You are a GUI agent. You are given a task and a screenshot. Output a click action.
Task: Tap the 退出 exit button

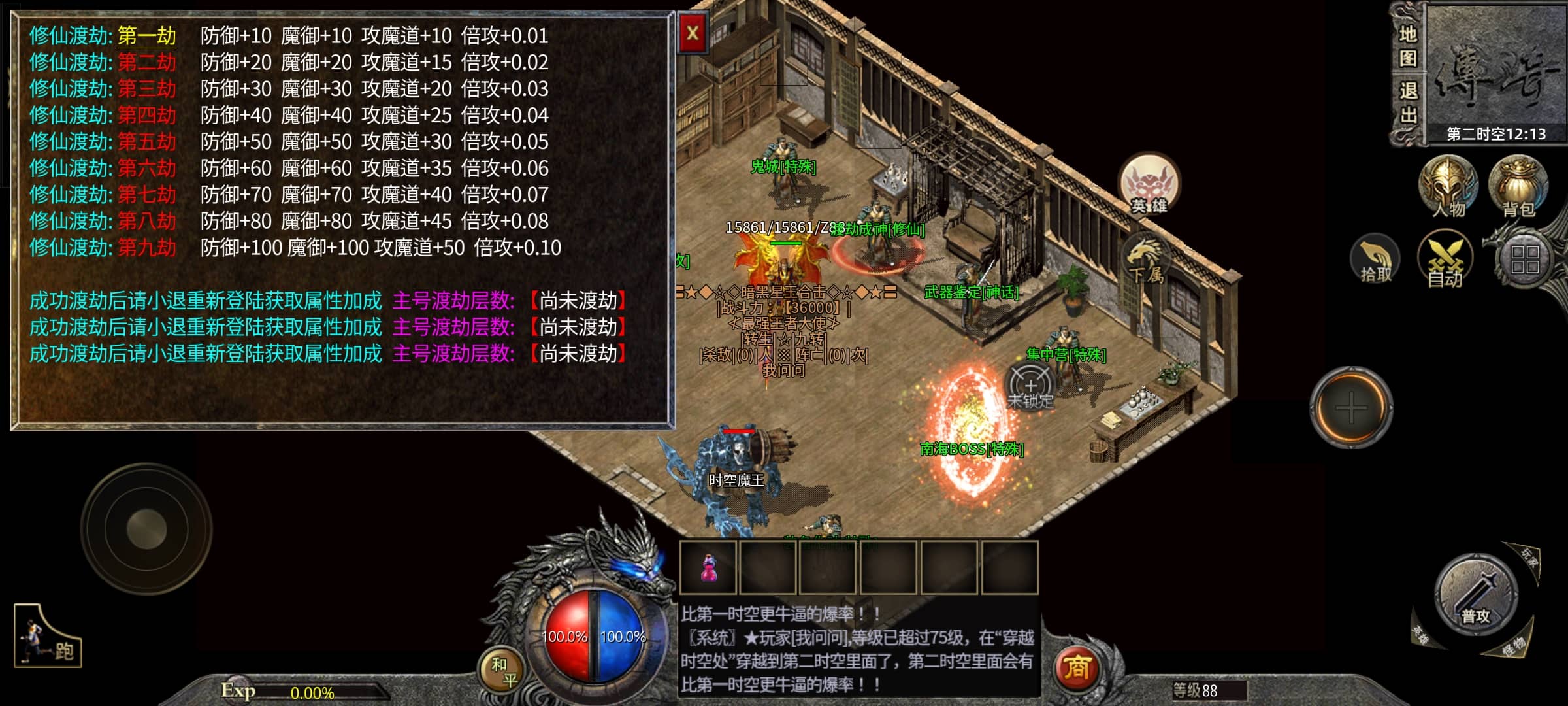coord(1408,103)
